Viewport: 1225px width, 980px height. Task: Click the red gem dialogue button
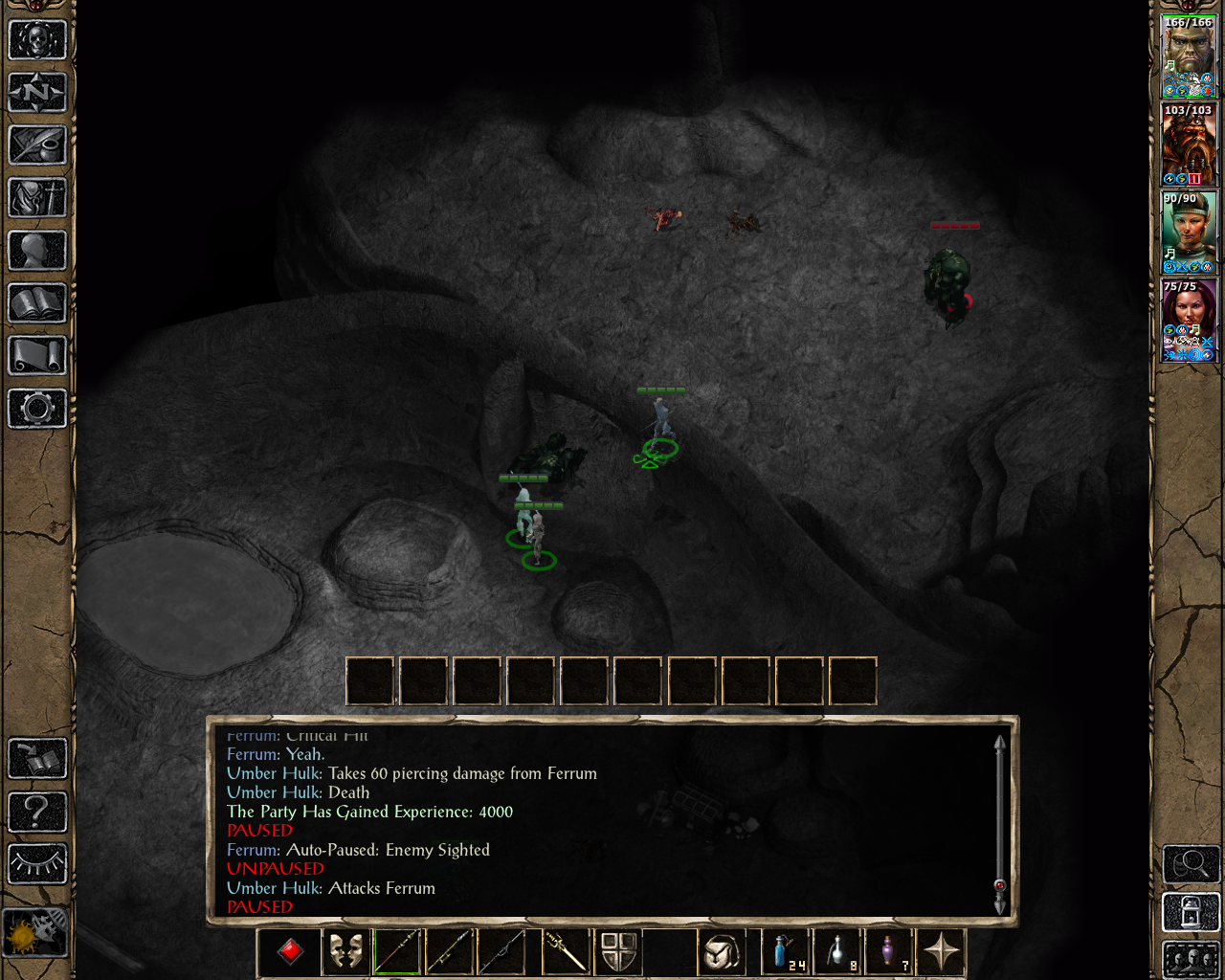point(291,951)
